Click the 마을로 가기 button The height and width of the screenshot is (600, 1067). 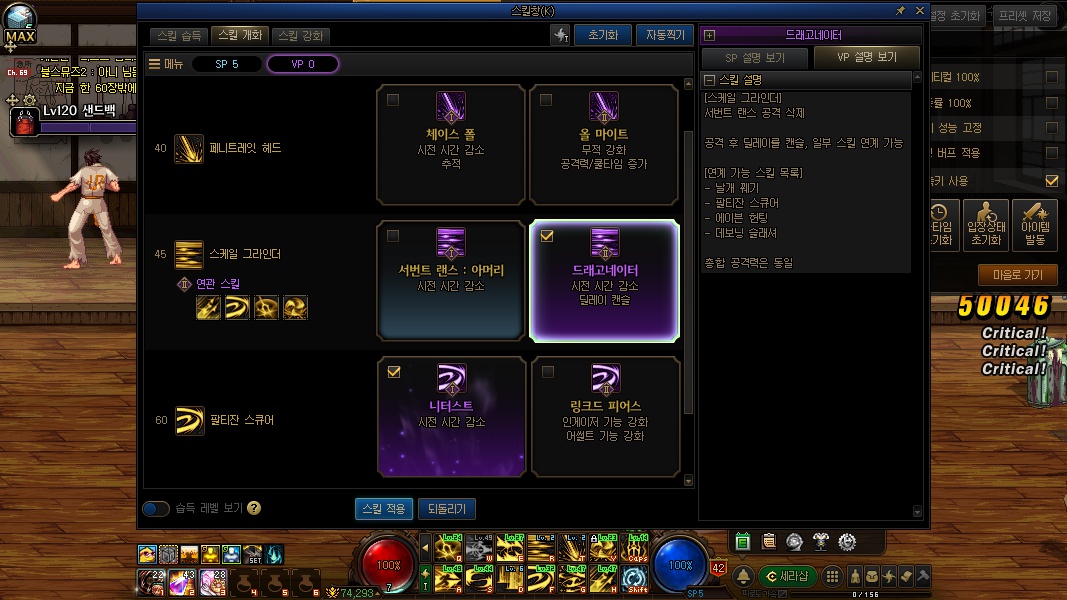click(1017, 275)
